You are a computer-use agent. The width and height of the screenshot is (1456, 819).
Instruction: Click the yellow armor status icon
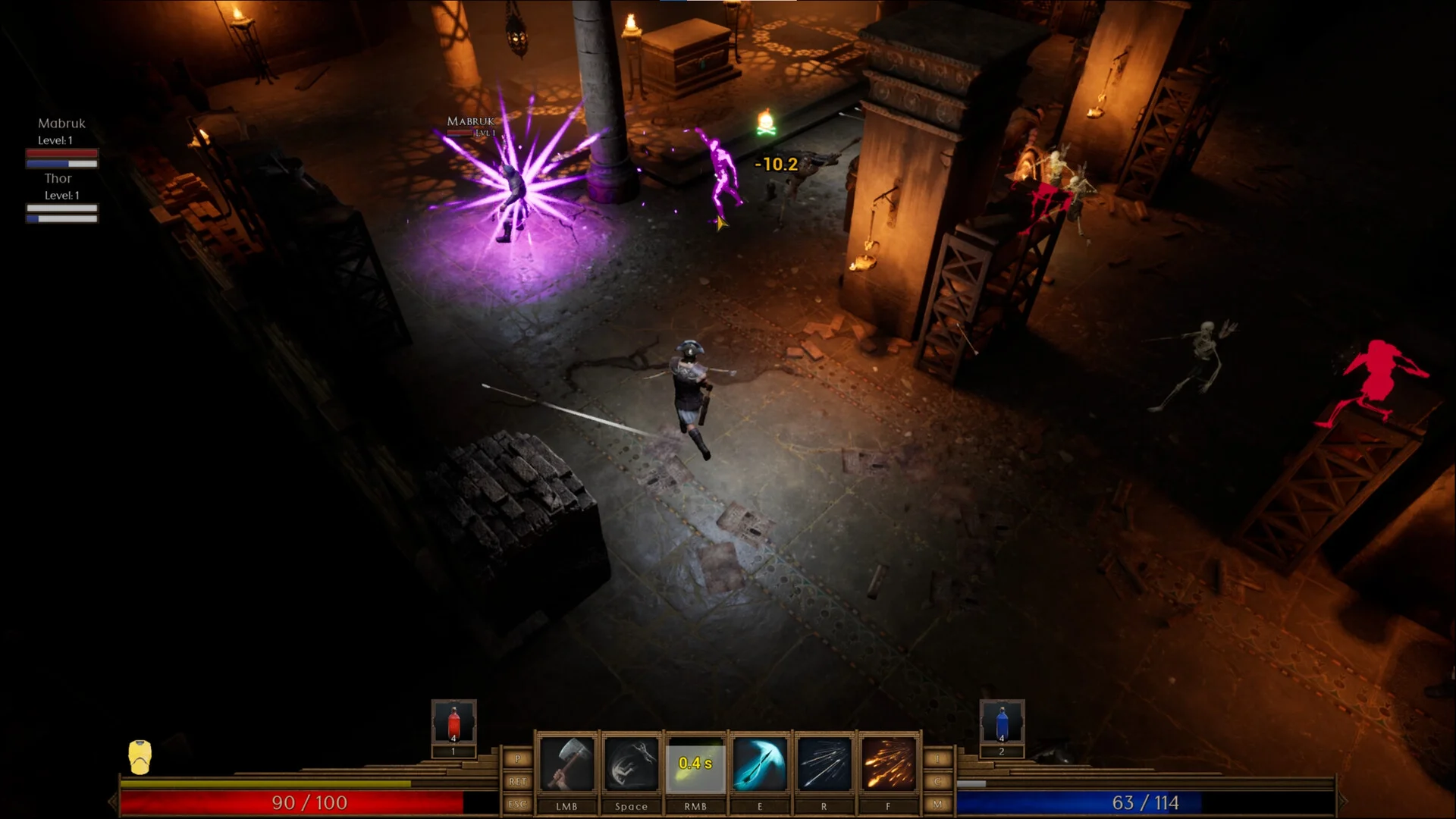(140, 757)
